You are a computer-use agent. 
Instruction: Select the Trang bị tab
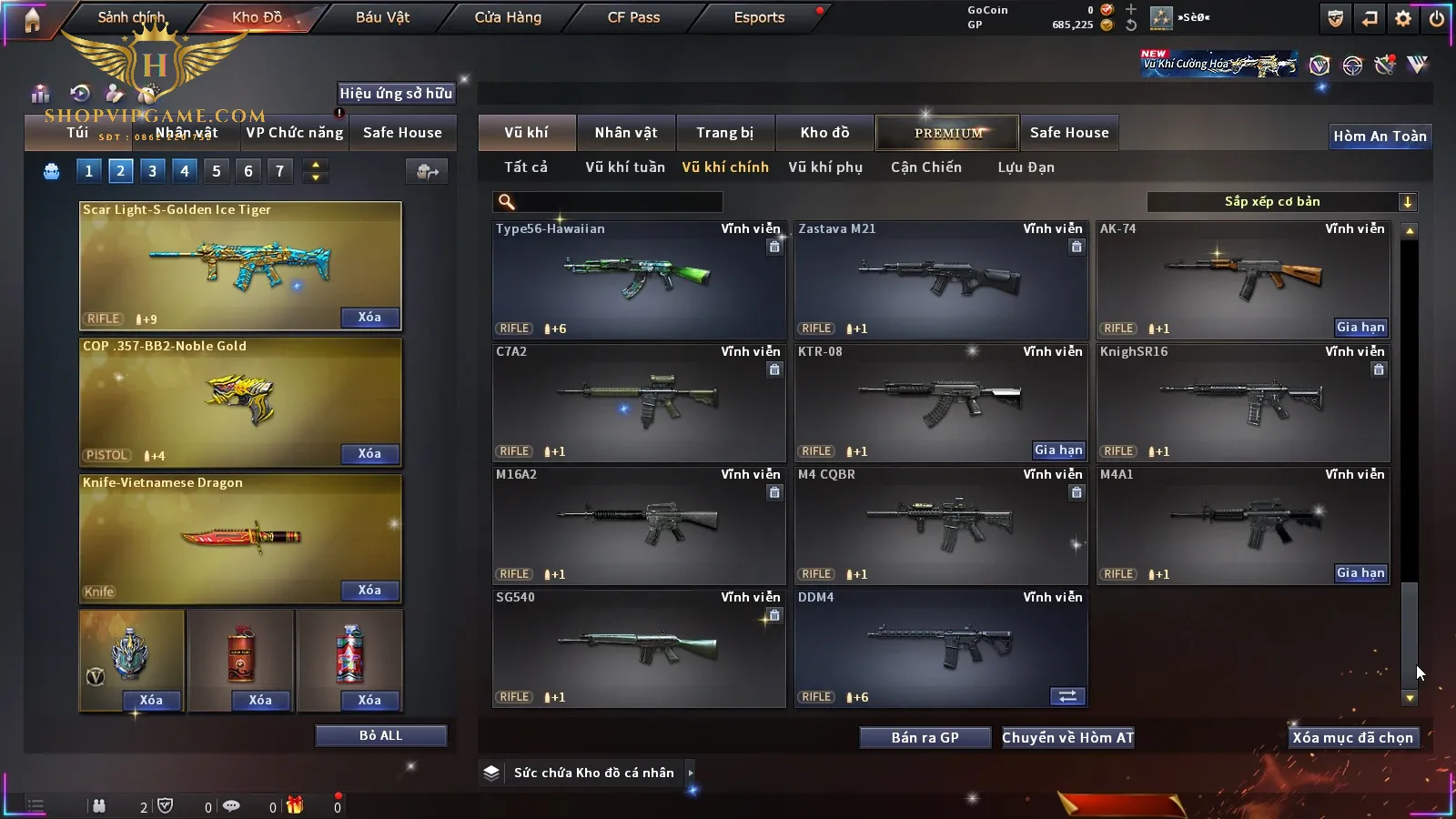[x=724, y=133]
